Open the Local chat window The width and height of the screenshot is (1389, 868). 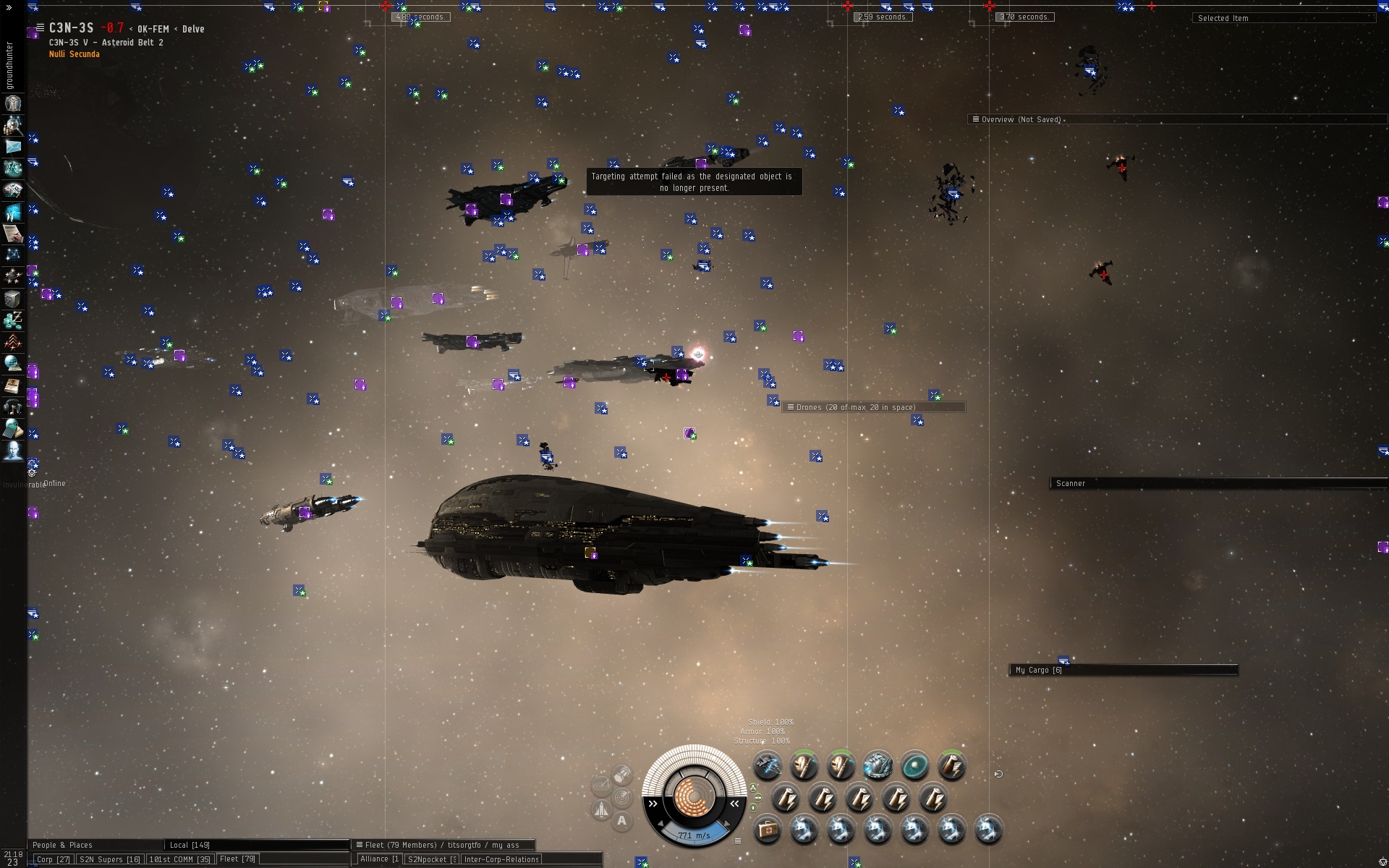190,845
